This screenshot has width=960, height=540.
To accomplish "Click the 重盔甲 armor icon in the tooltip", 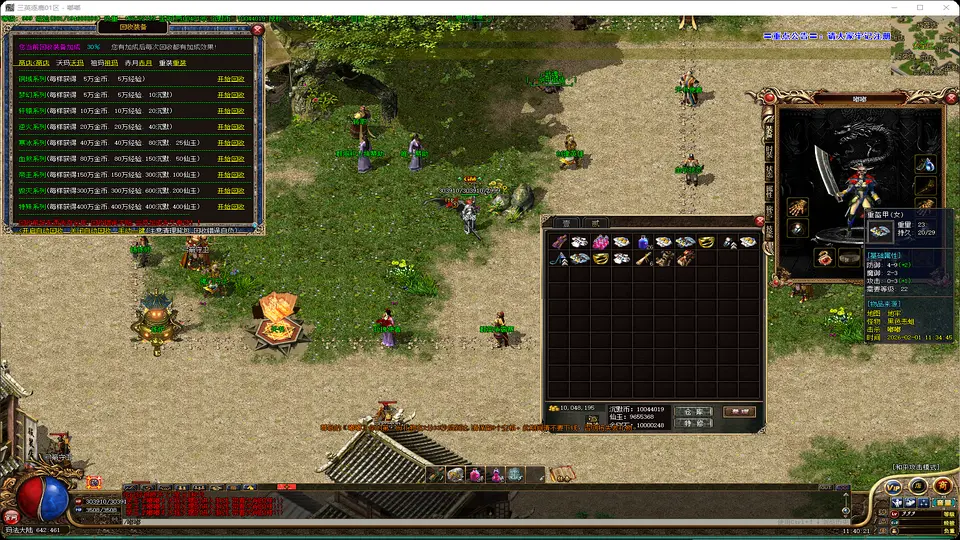I will point(880,231).
